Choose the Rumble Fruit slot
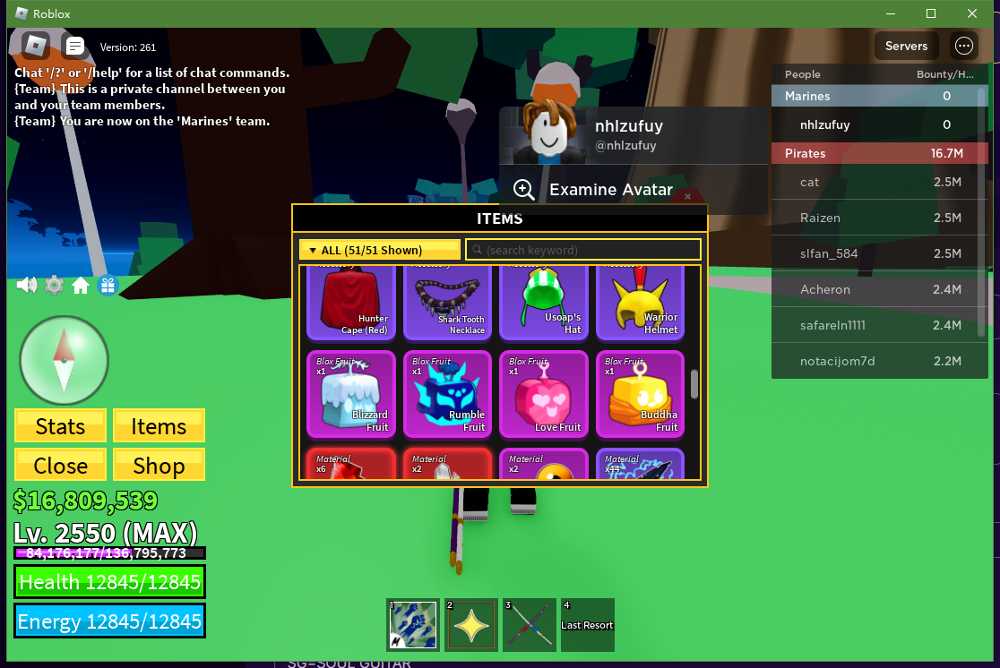This screenshot has width=1000, height=668. pos(447,394)
